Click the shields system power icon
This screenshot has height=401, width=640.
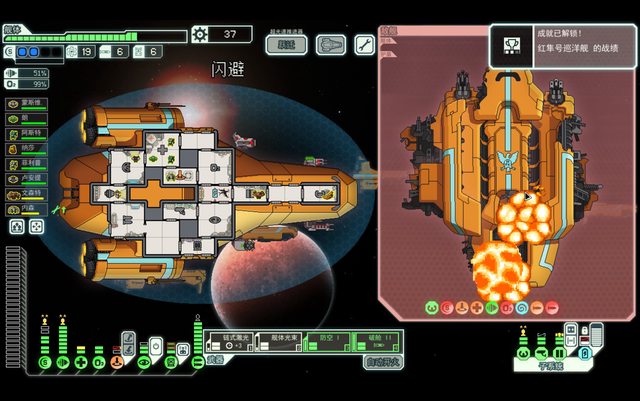click(46, 359)
